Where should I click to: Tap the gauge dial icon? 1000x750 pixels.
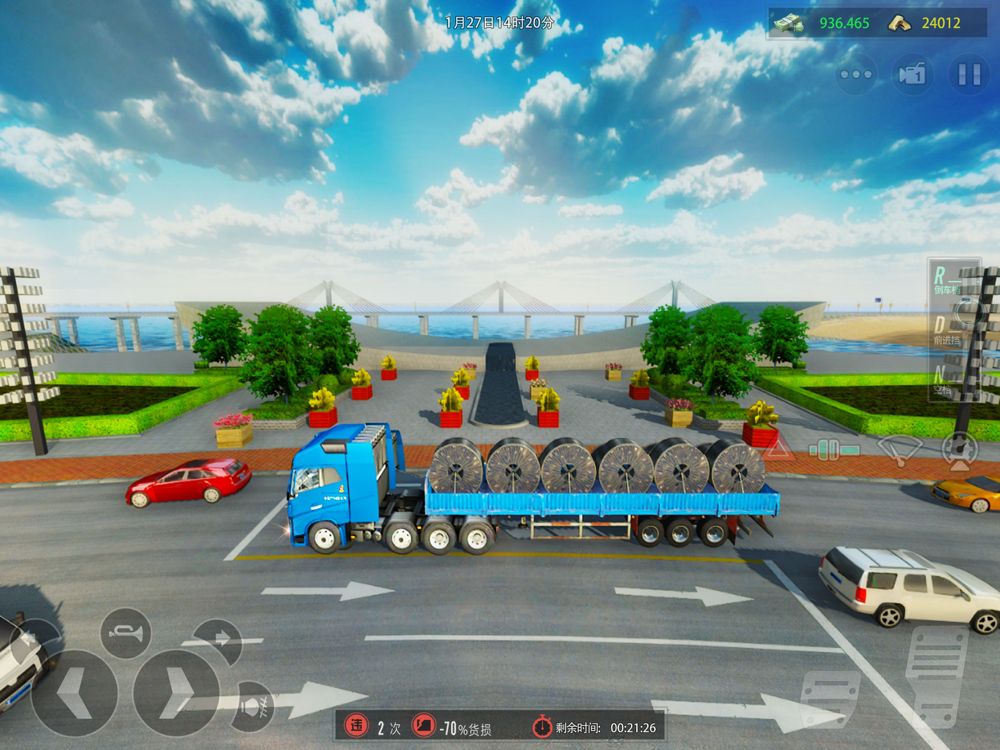958,448
